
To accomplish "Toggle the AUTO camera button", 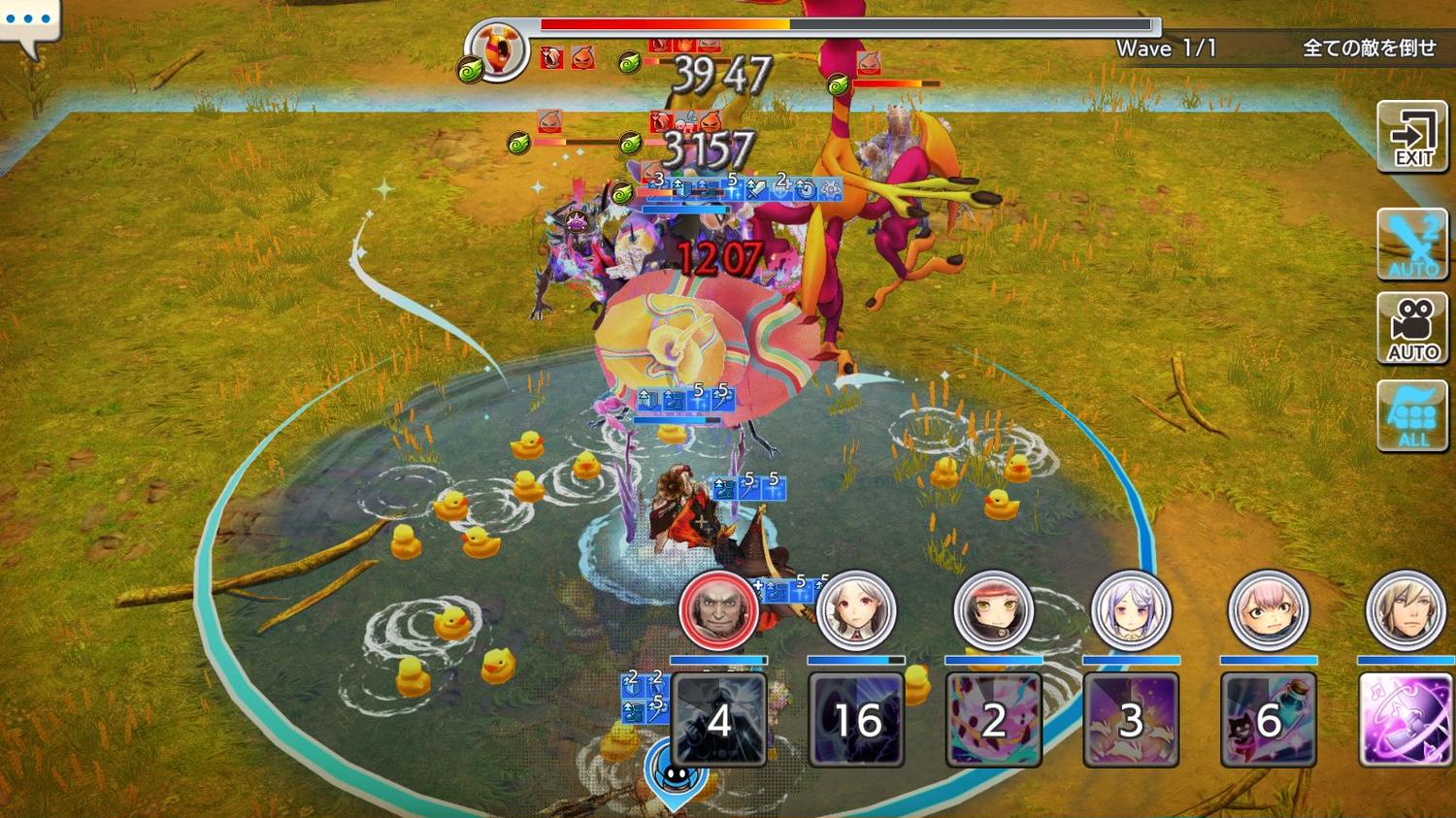I will pos(1412,328).
